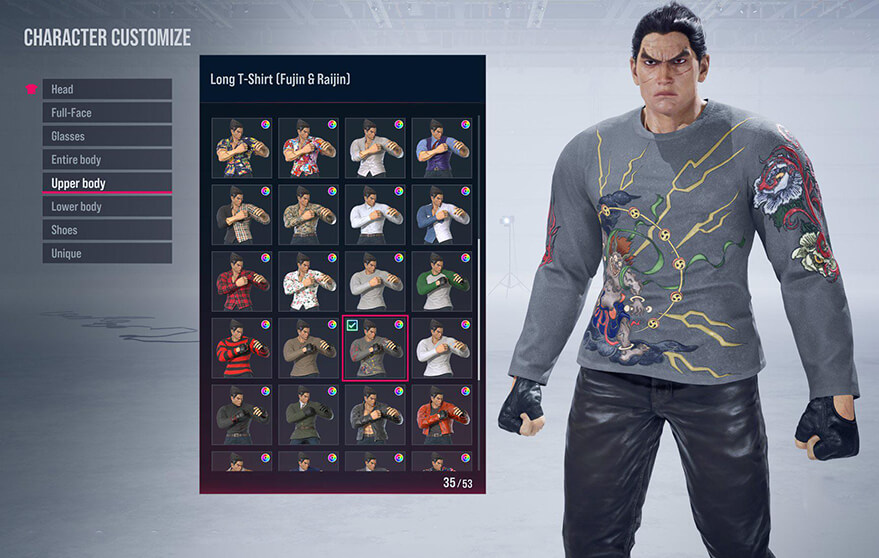Image resolution: width=879 pixels, height=558 pixels.
Task: Select the checked Fujin & Raijin T-shirt
Action: (x=375, y=347)
